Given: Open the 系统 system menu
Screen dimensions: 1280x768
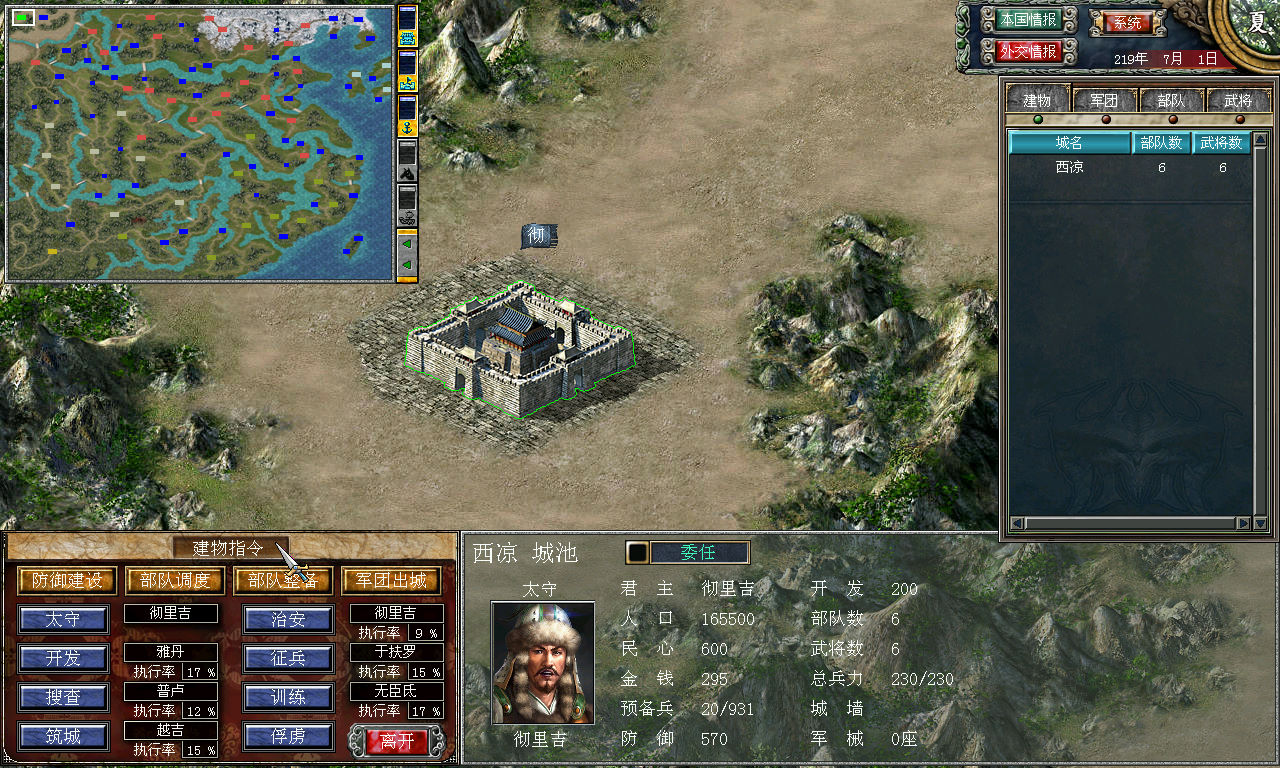Looking at the screenshot, I should 1126,22.
